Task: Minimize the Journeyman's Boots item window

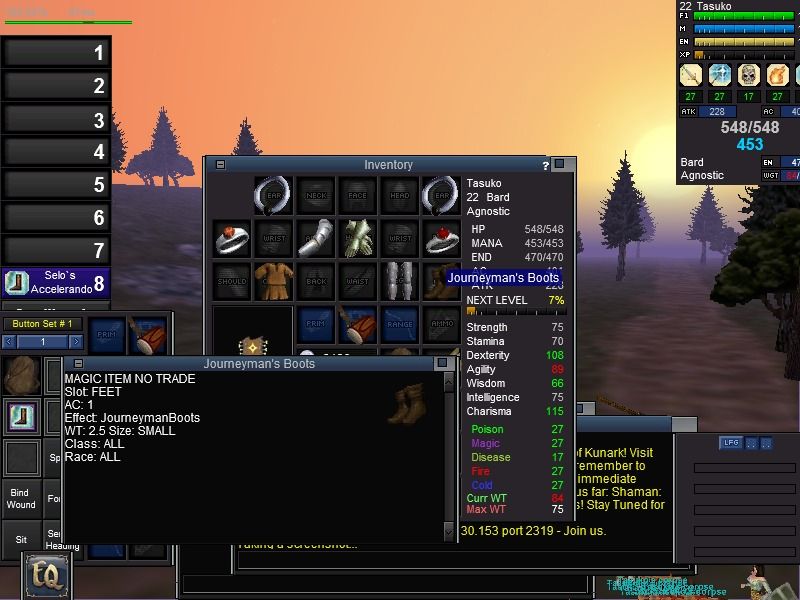Action: tap(79, 363)
